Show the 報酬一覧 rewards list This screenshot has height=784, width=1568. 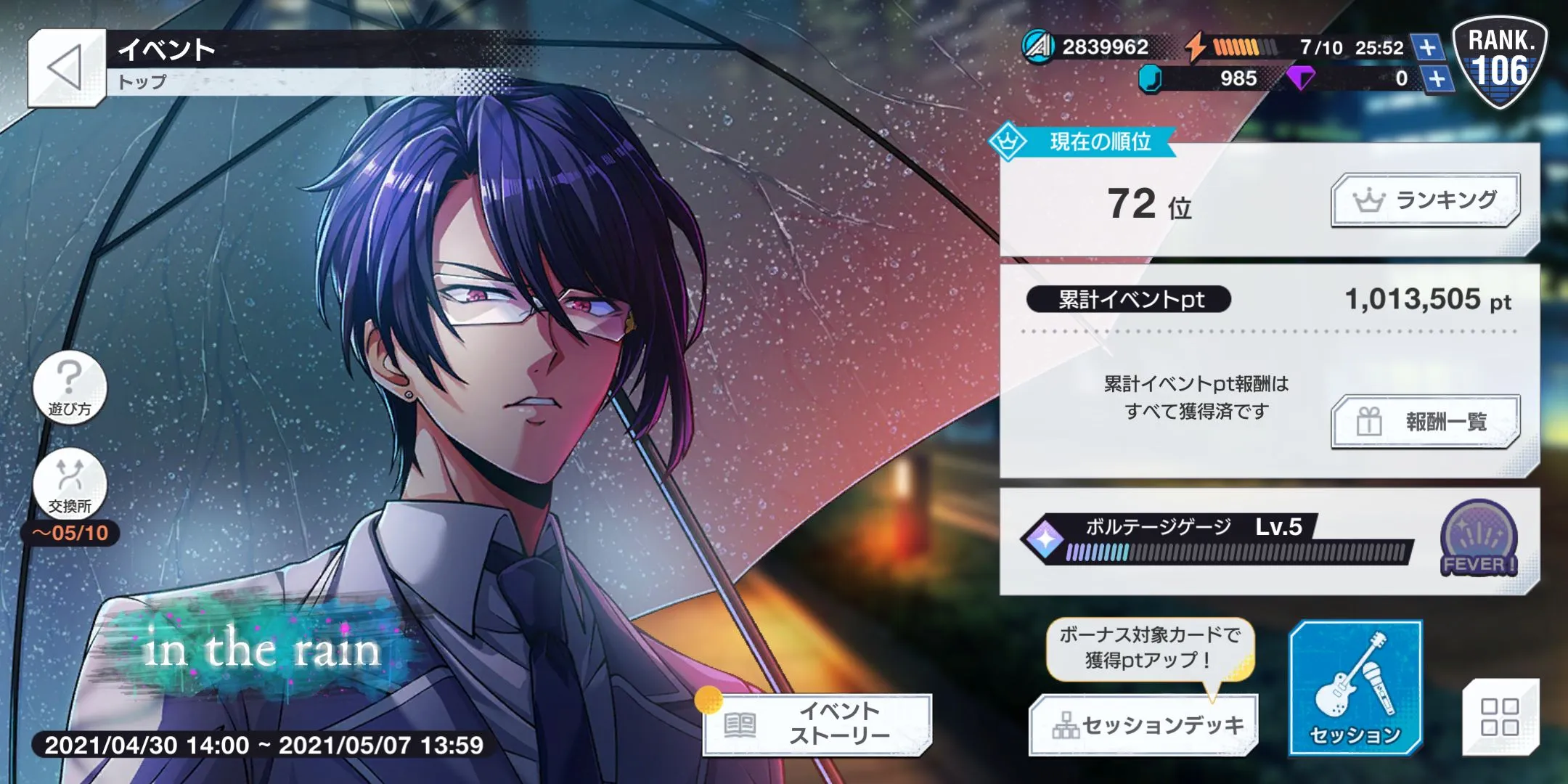(x=1425, y=422)
